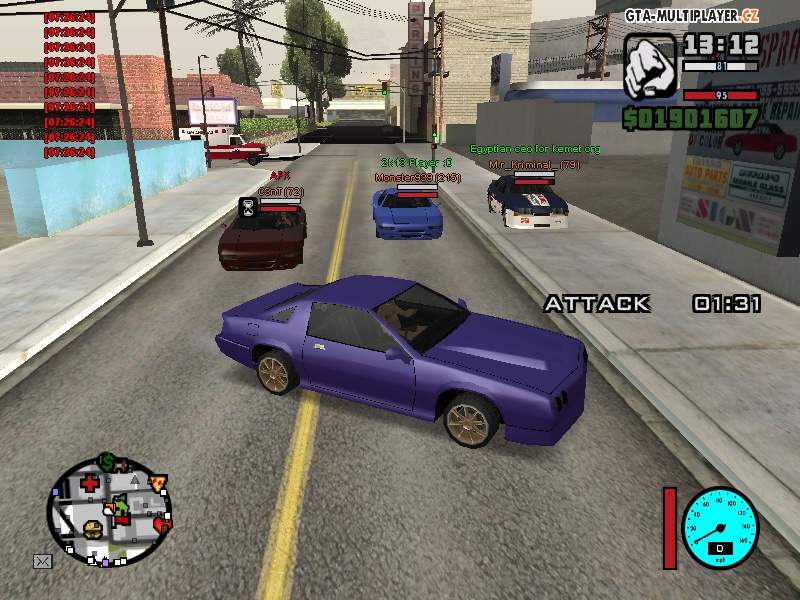Click the cyan speedometer gauge

point(720,527)
